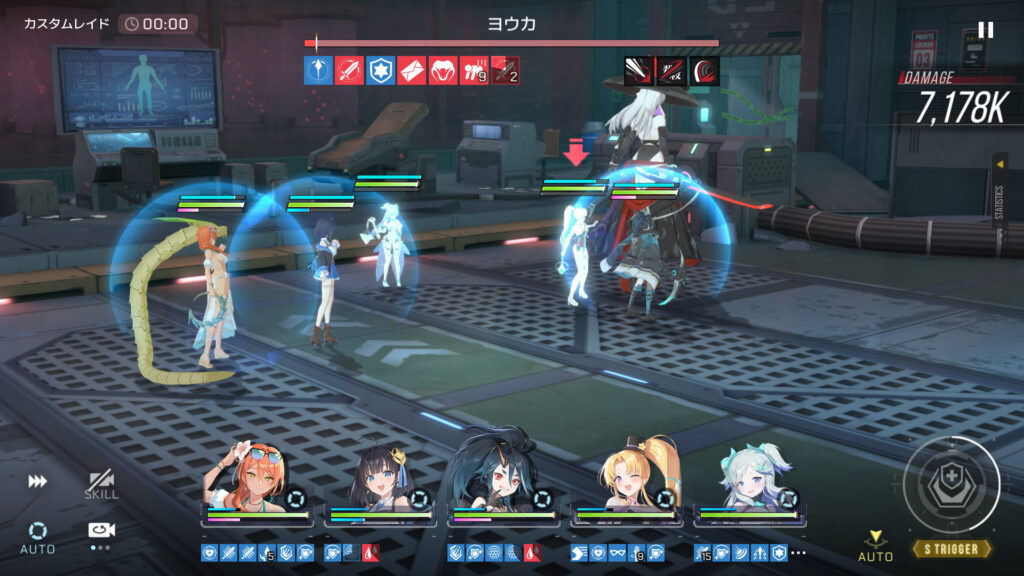The width and height of the screenshot is (1024, 576).
Task: Inspect the boss's blue shield-star buff icon
Action: click(380, 70)
